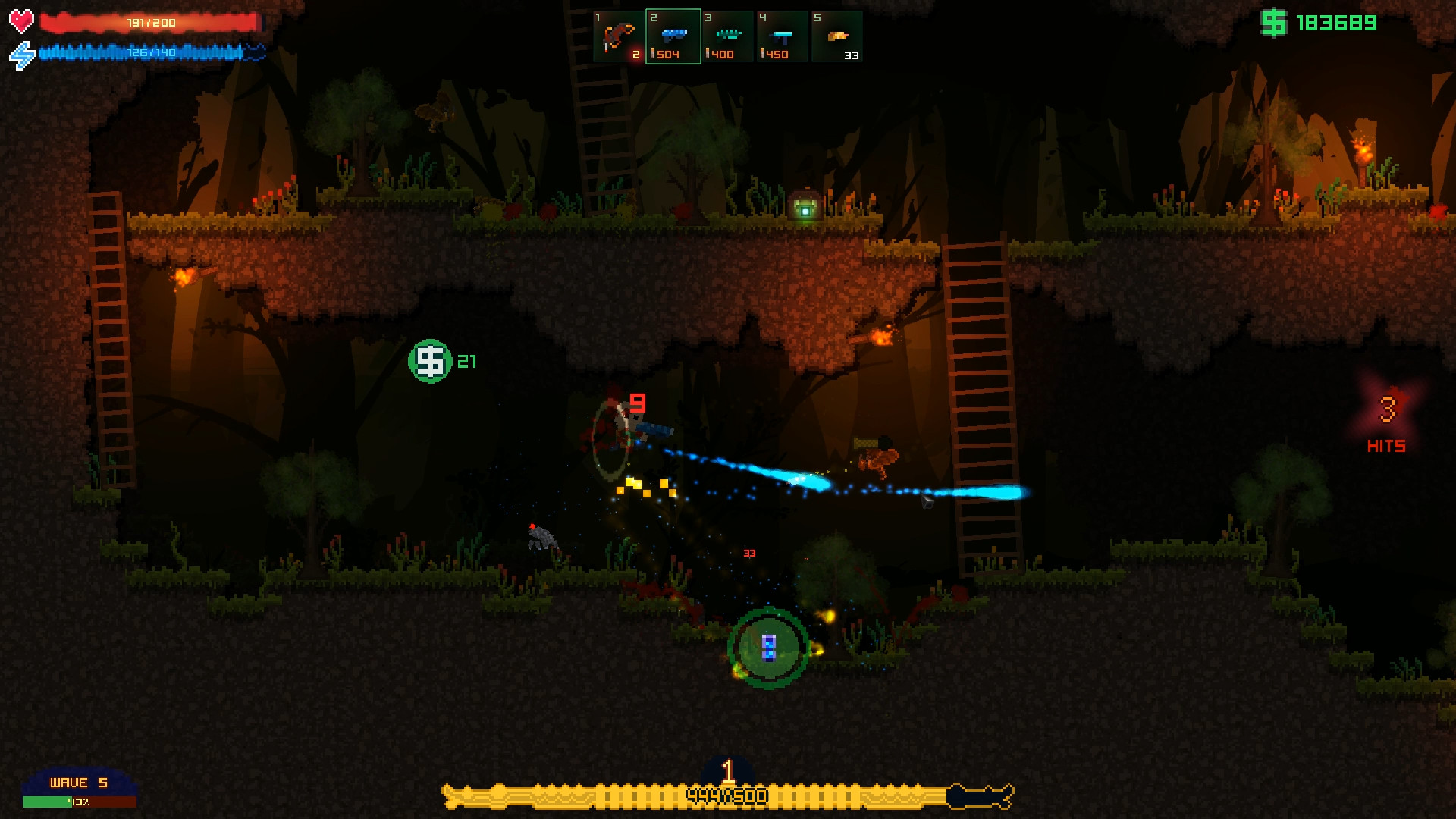Click the red HITS counter showing 3
This screenshot has width=1456, height=819.
click(1387, 428)
